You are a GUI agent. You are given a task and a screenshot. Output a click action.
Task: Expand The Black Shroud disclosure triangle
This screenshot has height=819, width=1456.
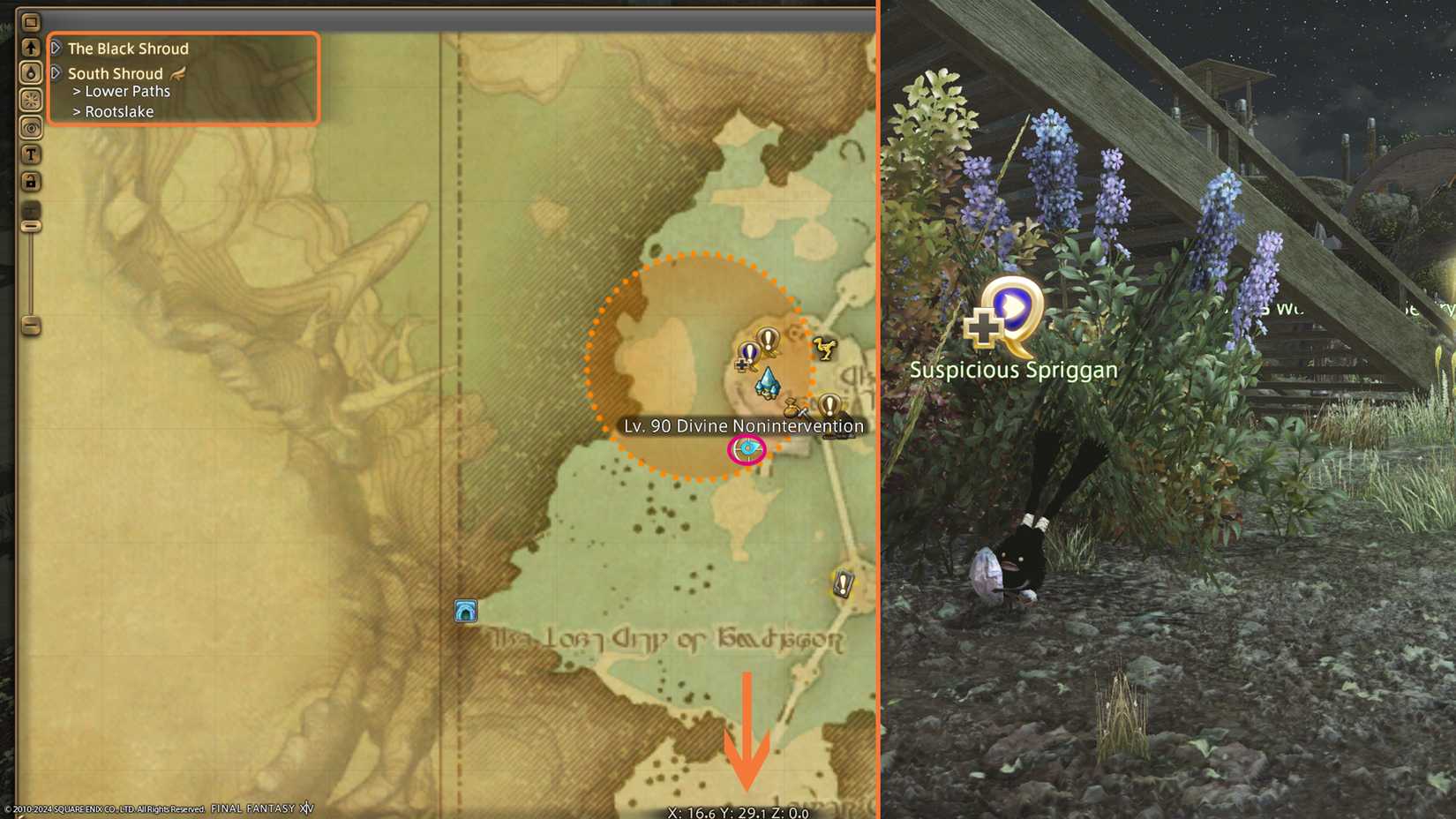57,49
